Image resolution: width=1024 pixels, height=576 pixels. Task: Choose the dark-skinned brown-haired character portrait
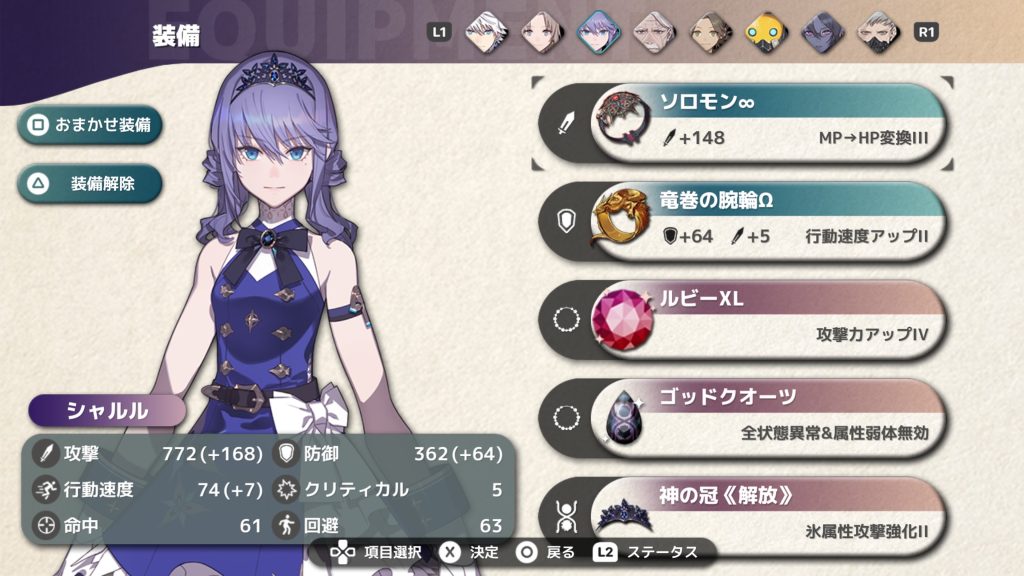tap(710, 31)
